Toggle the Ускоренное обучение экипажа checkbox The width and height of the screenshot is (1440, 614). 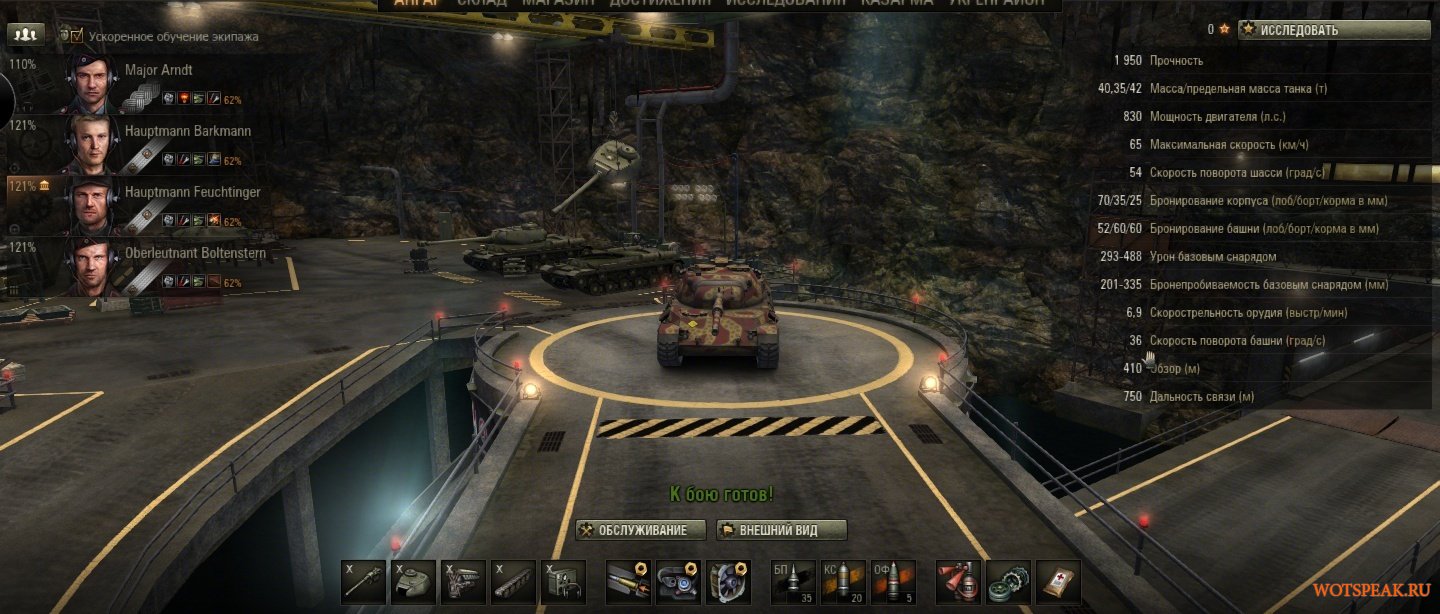point(77,36)
